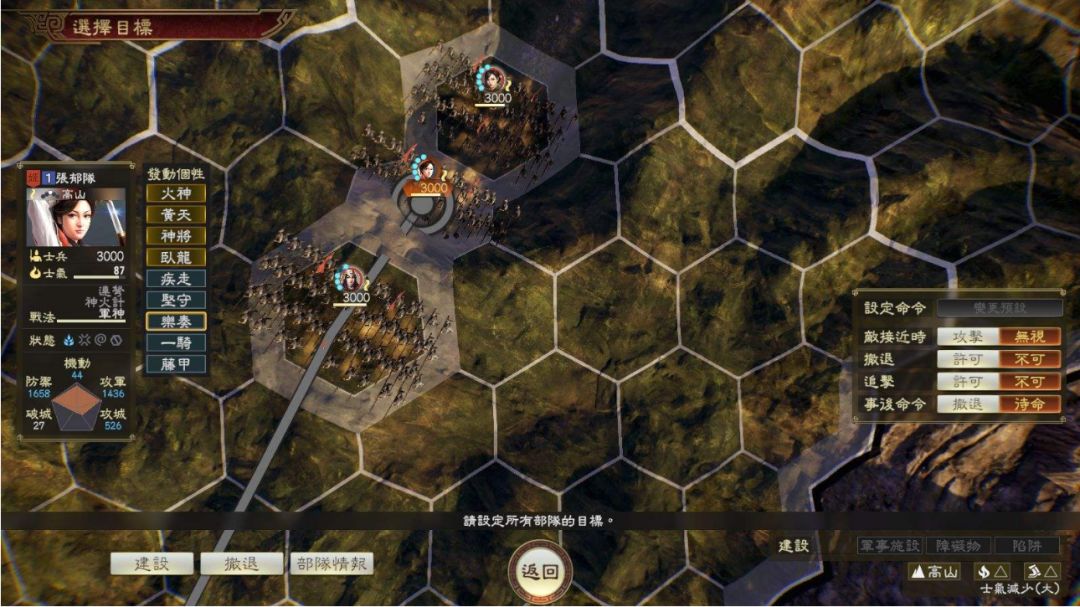Set enemy-approach order to 攻擊
This screenshot has height=607, width=1080.
point(967,337)
